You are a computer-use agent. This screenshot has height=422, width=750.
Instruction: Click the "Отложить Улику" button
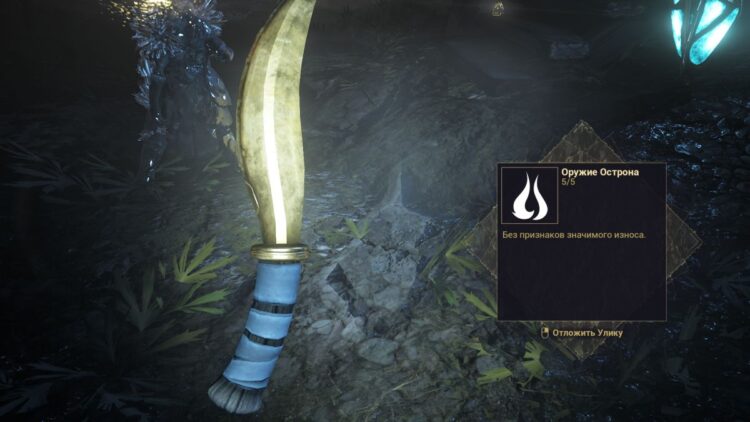pyautogui.click(x=581, y=332)
